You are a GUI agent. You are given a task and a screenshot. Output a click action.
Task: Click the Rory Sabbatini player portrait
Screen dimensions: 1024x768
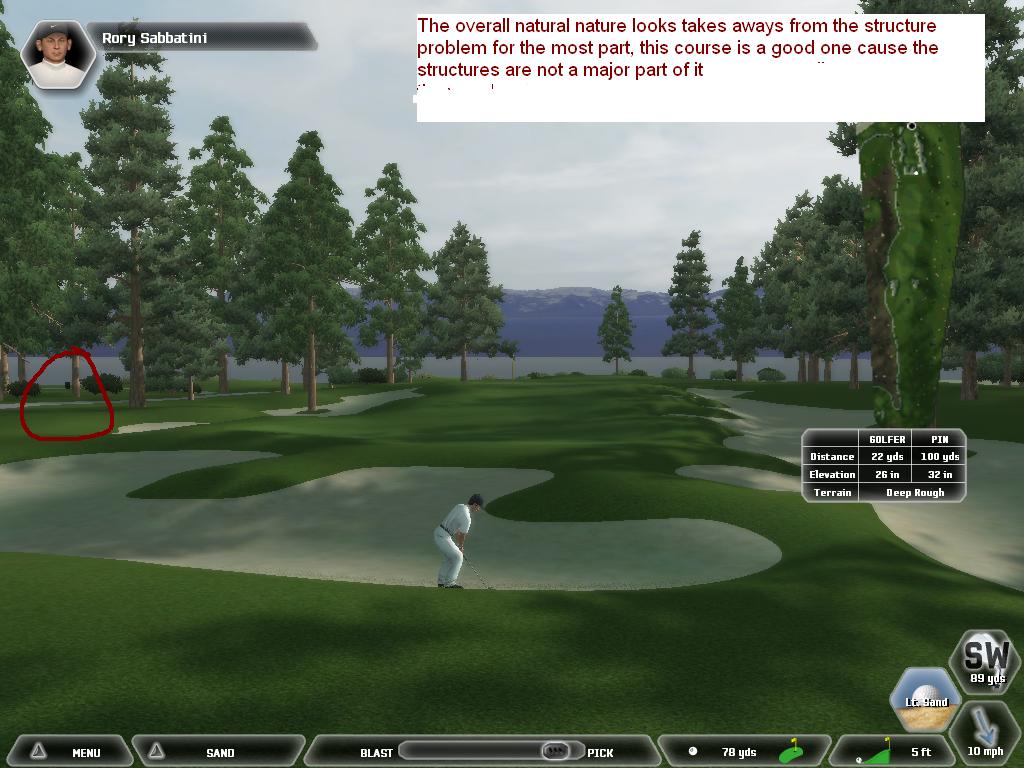tap(56, 52)
